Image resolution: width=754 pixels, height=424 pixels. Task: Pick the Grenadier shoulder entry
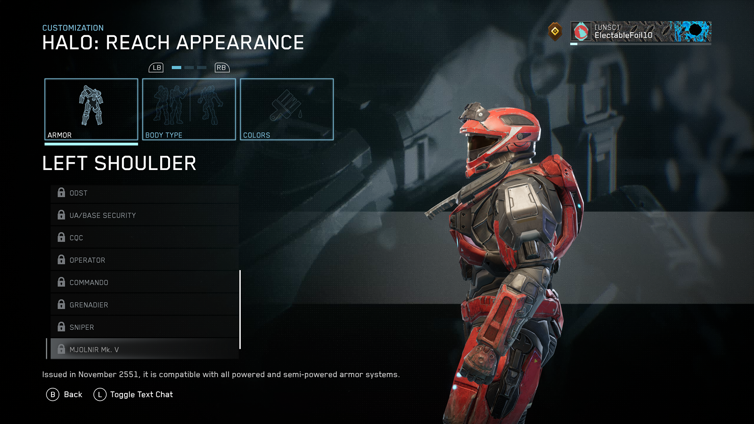(144, 305)
